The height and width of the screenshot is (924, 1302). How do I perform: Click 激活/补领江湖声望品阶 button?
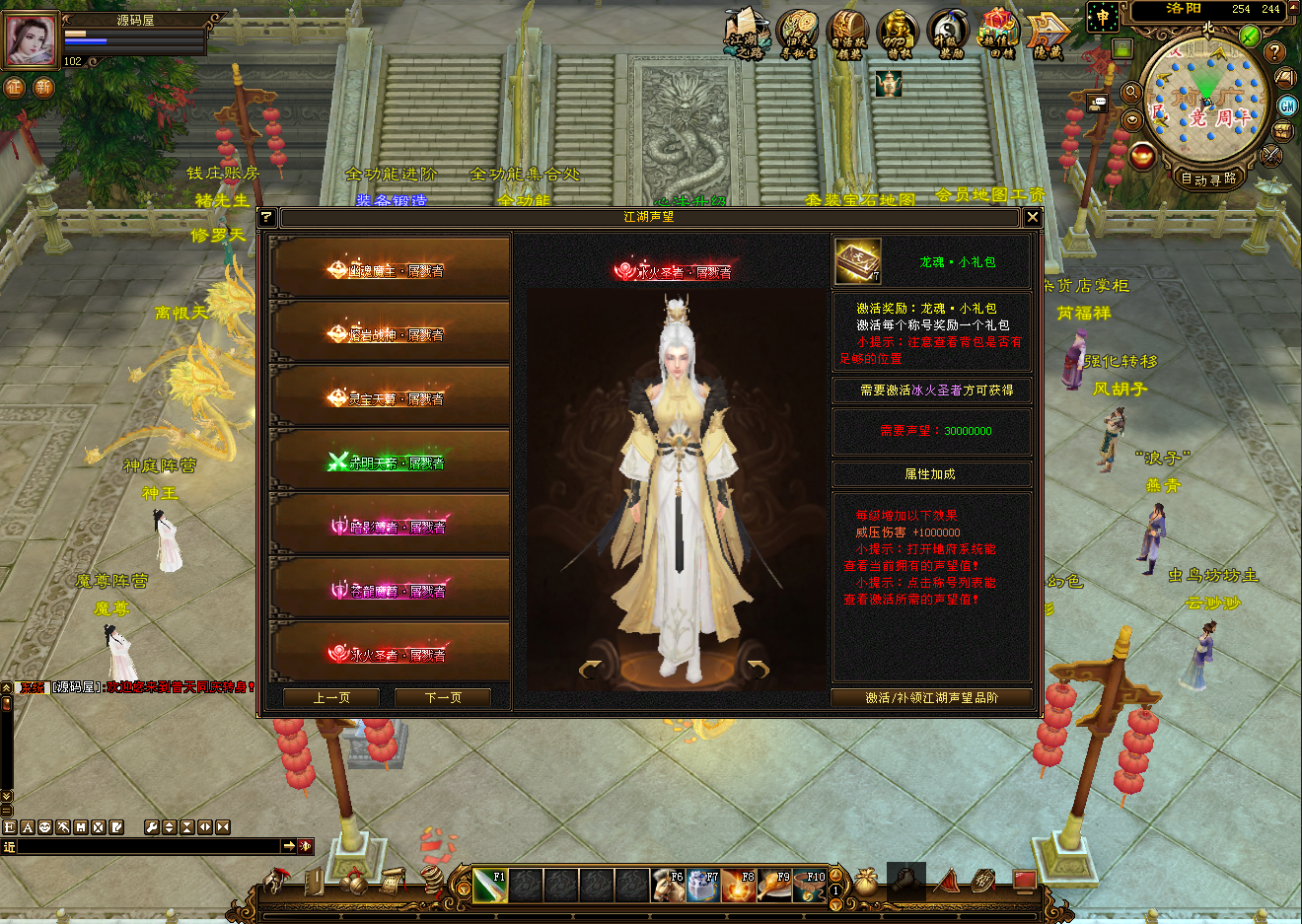coord(931,697)
